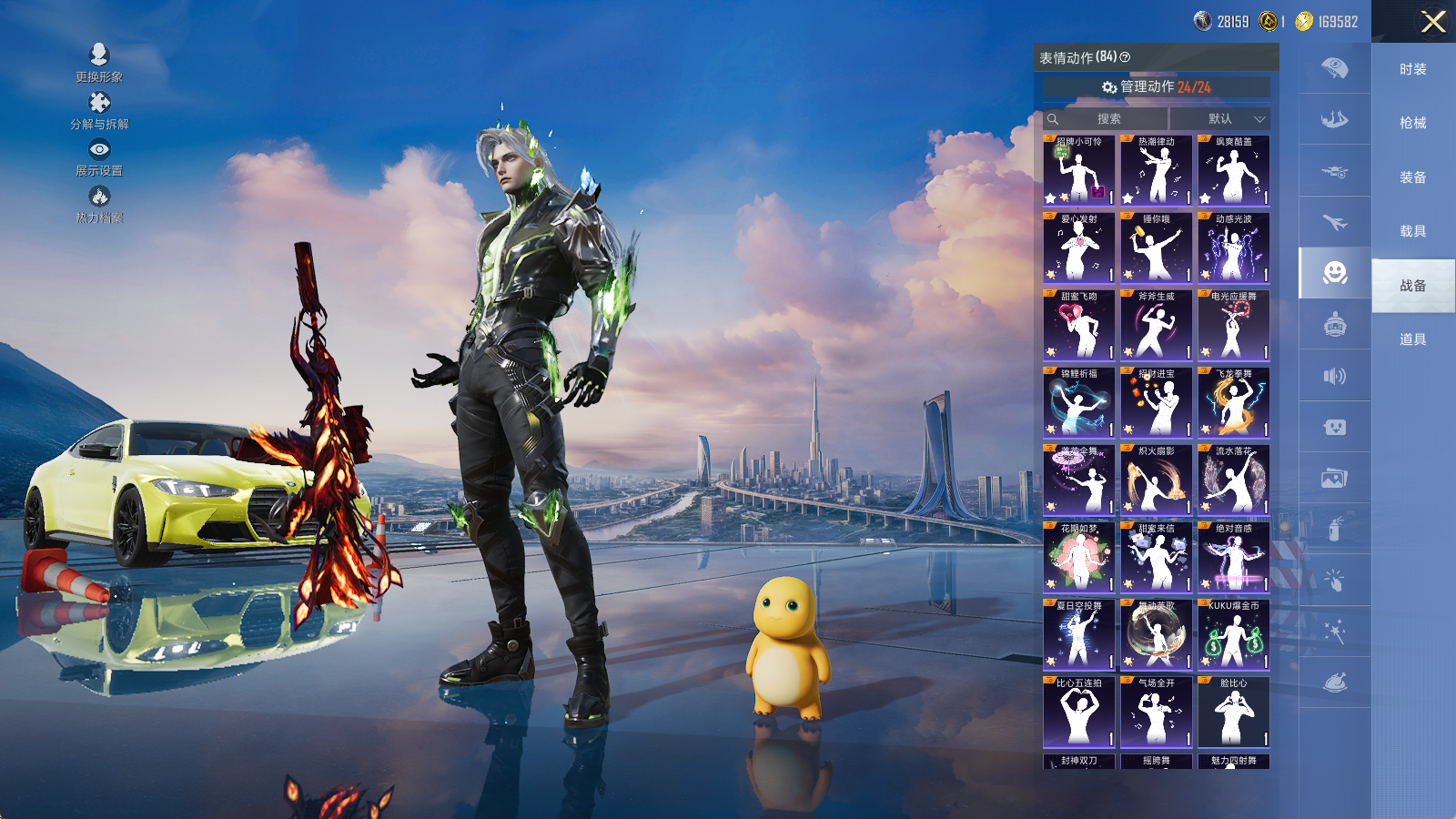Open 管理动作 emote management
This screenshot has height=819, width=1456.
point(1157,87)
